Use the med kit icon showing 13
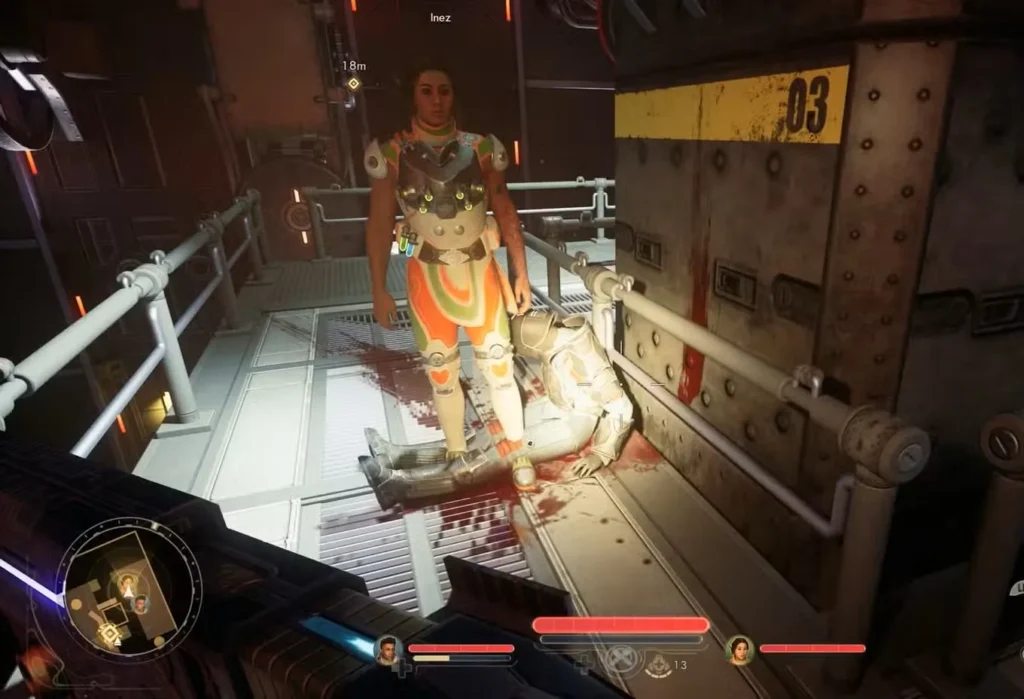Viewport: 1024px width, 699px height. (659, 662)
